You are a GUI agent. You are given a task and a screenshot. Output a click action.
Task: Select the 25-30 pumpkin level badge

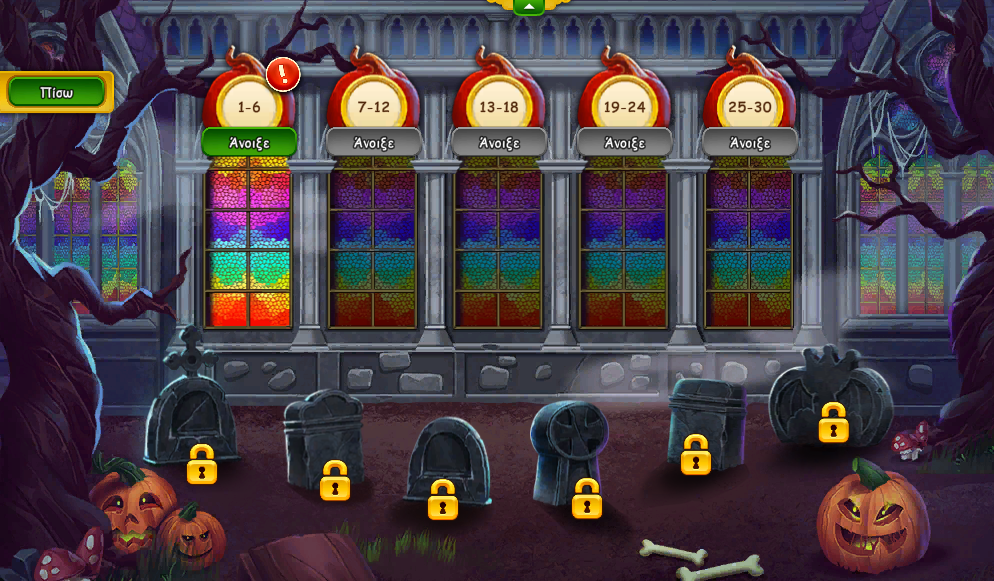pos(750,104)
